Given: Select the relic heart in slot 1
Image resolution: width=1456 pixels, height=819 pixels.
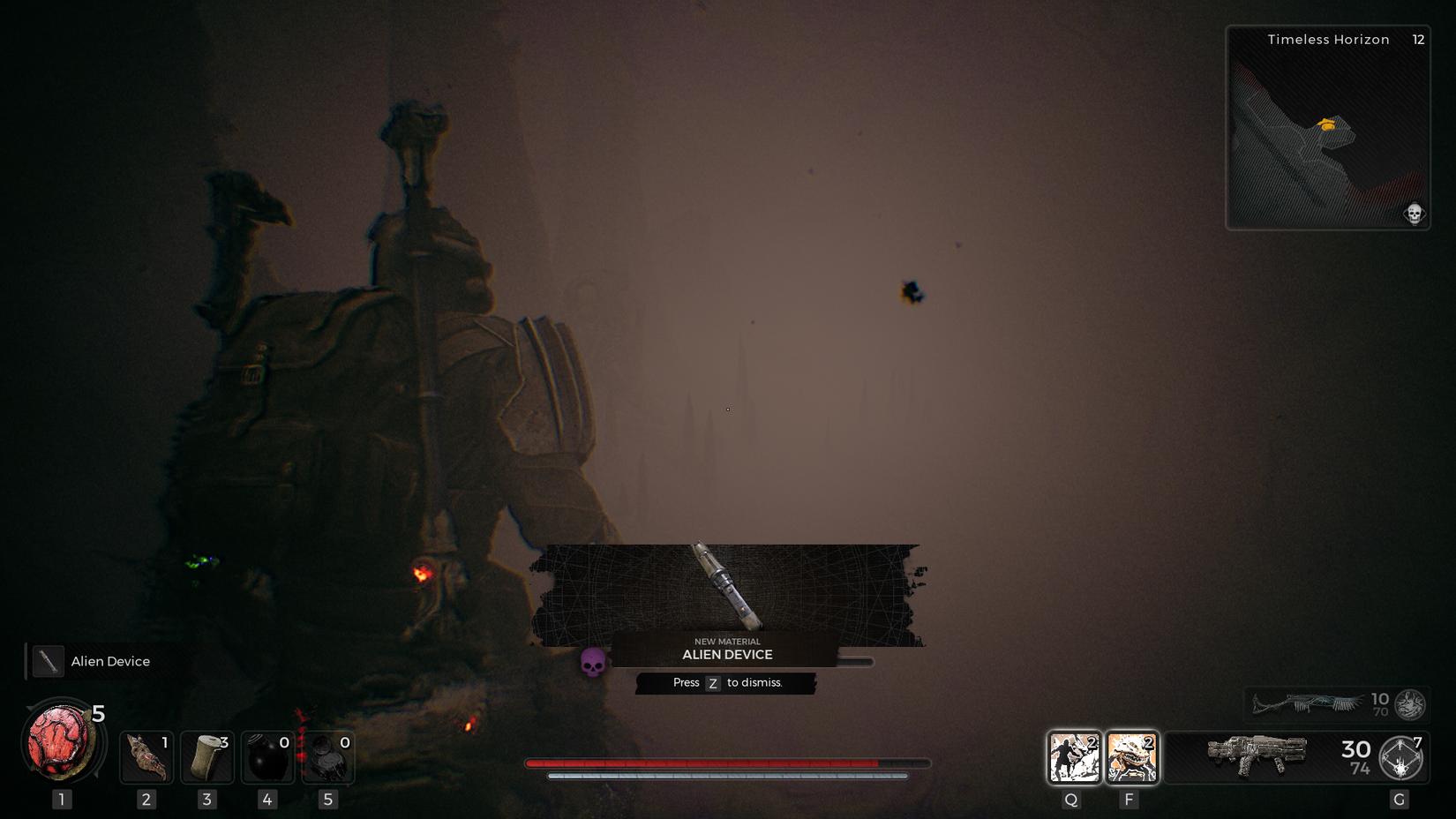Looking at the screenshot, I should (x=58, y=744).
